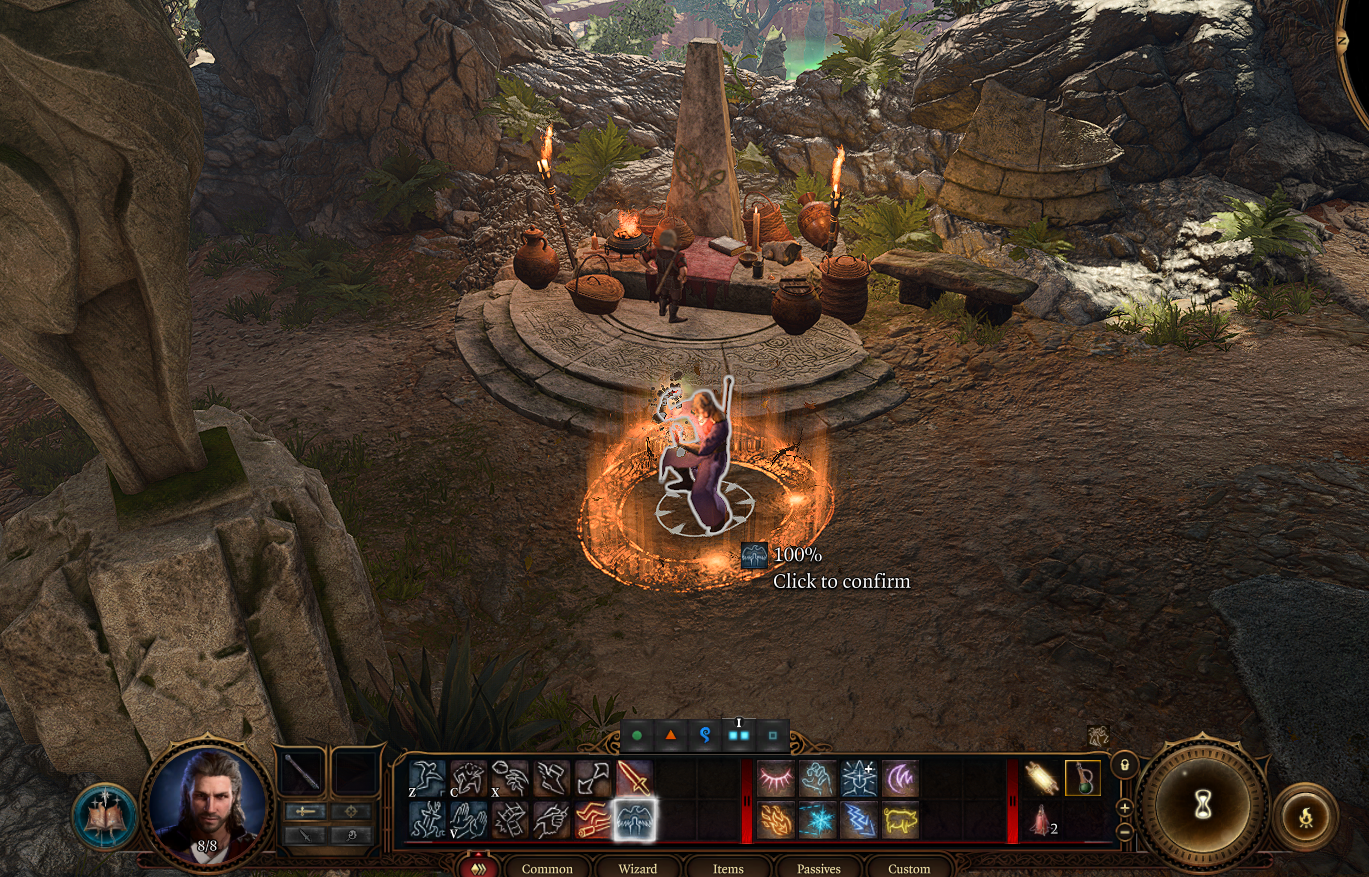
Task: Activate the red sword attack action
Action: [x=633, y=778]
